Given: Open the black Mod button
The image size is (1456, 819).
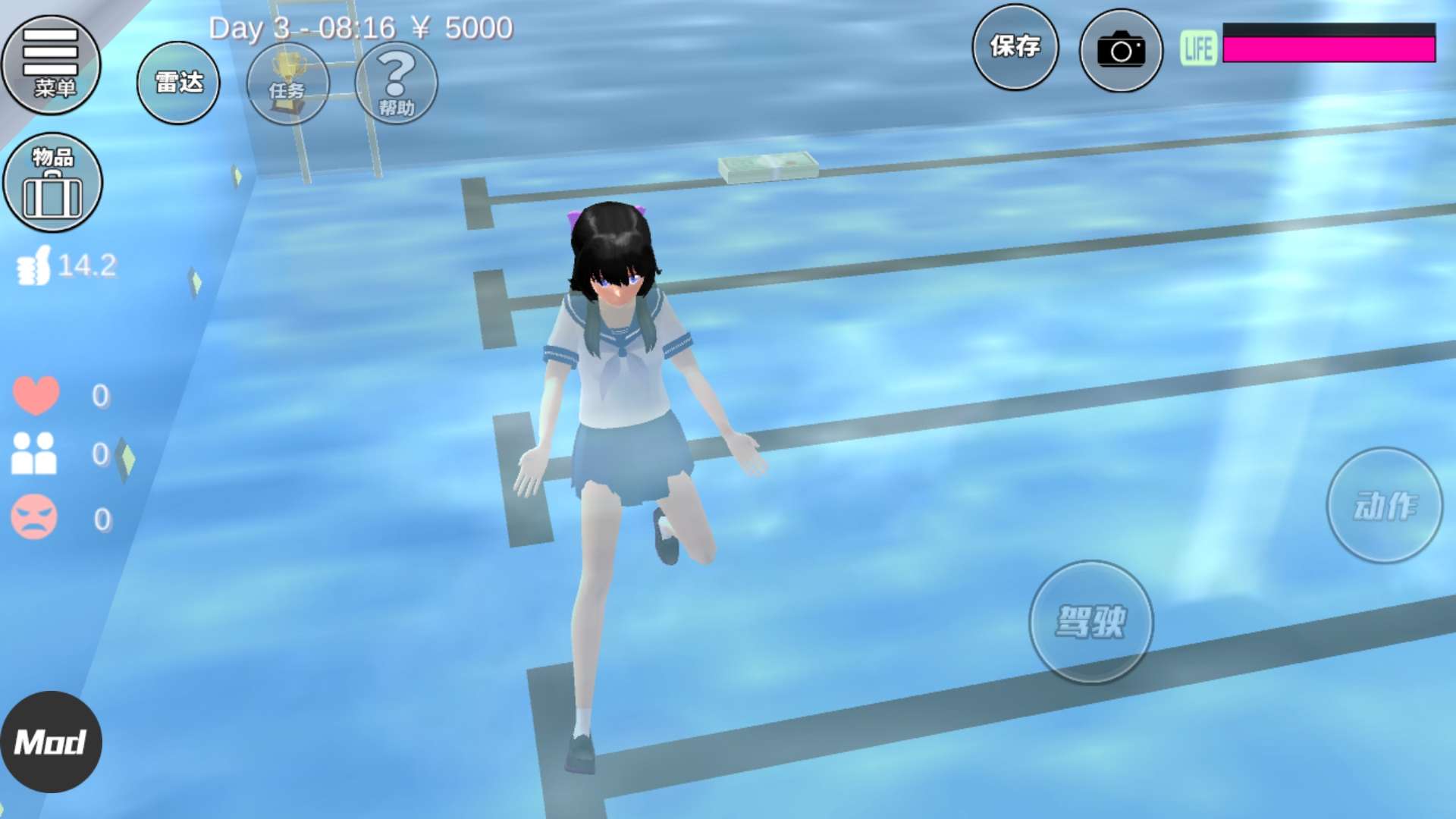Looking at the screenshot, I should (51, 742).
